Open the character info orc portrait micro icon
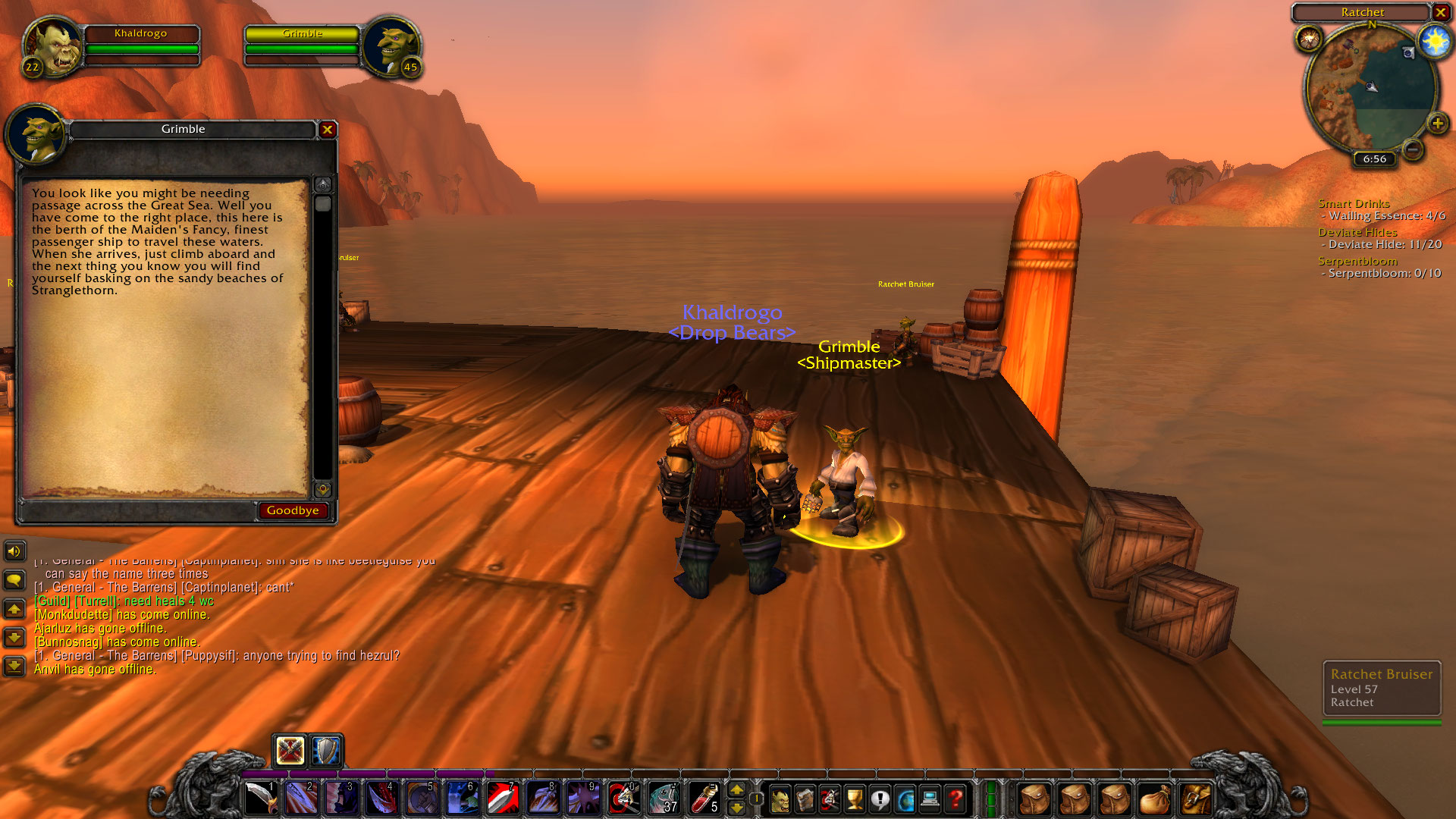This screenshot has width=1456, height=819. (781, 797)
